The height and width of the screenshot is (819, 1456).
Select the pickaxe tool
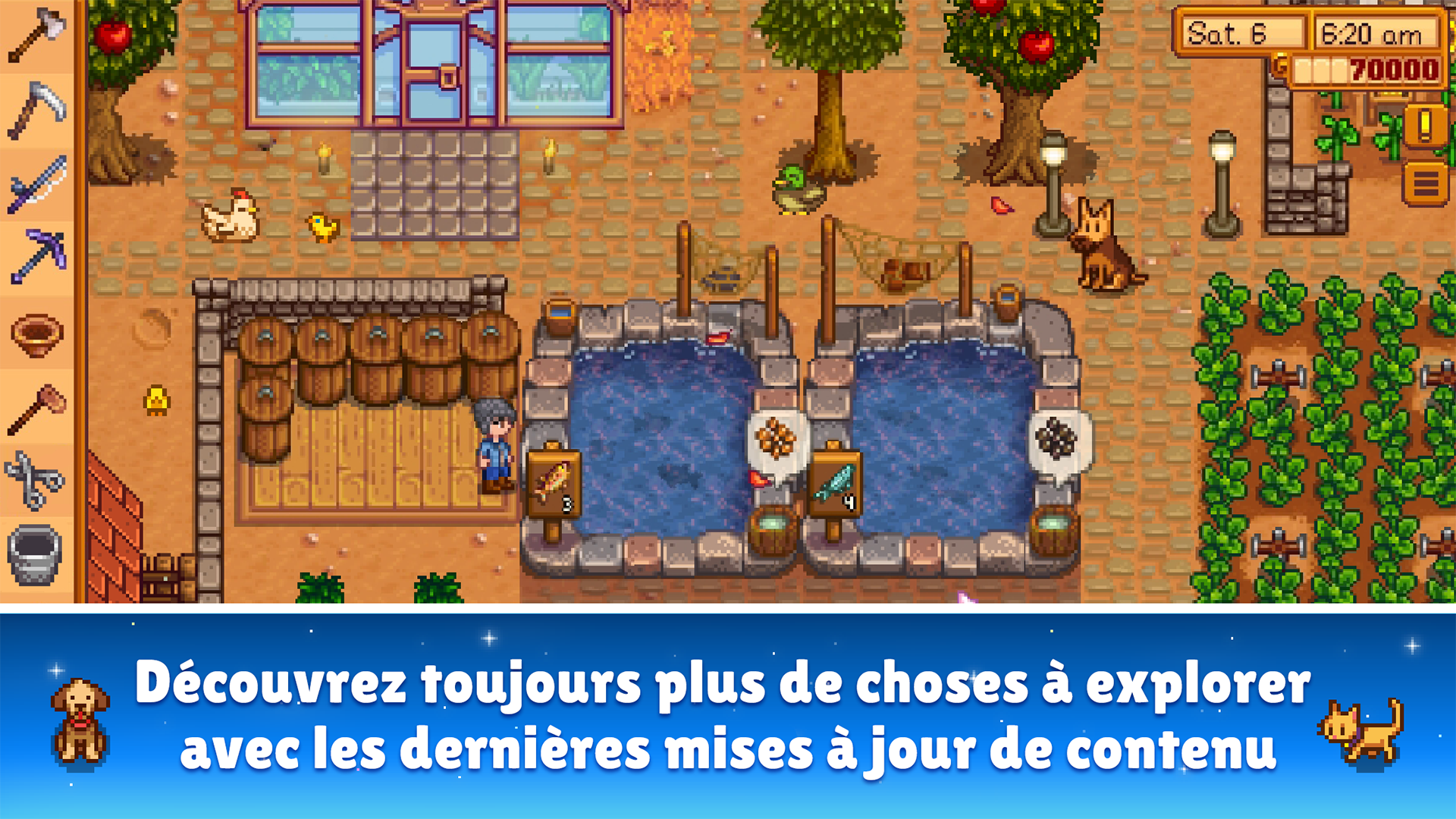tap(34, 256)
